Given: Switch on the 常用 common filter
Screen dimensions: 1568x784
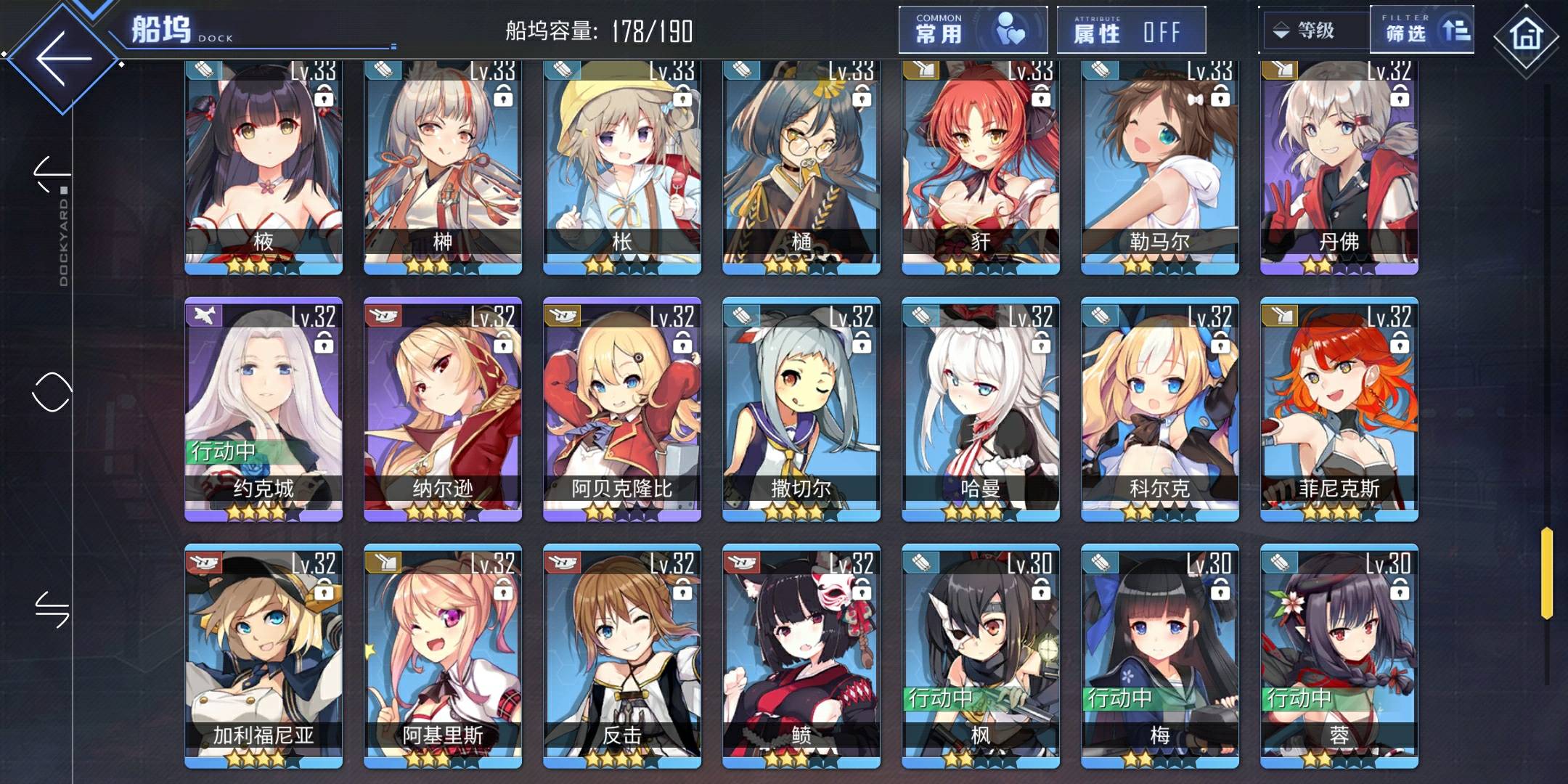Looking at the screenshot, I should tap(973, 30).
